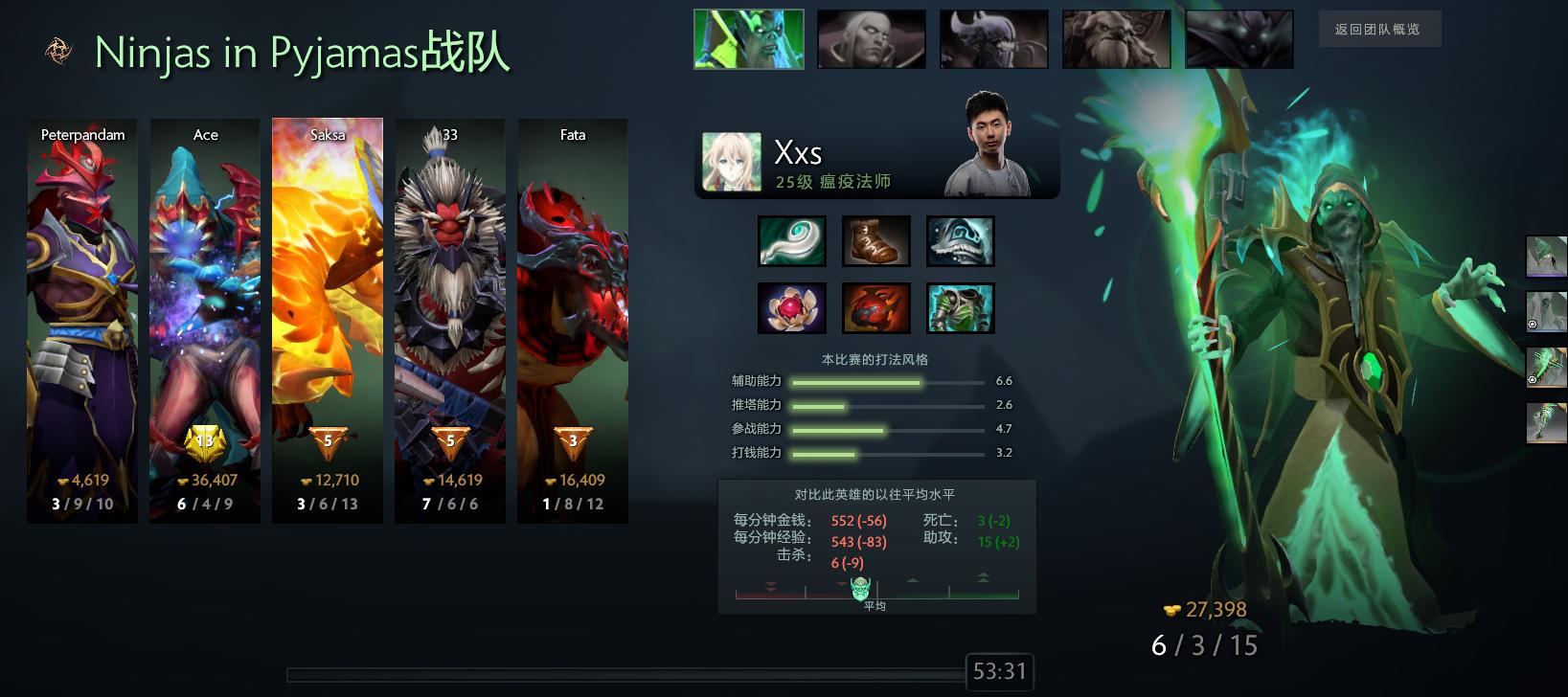Toggle the style badge on the second cosmetic thumbnail
1568x697 pixels.
coord(1532,325)
